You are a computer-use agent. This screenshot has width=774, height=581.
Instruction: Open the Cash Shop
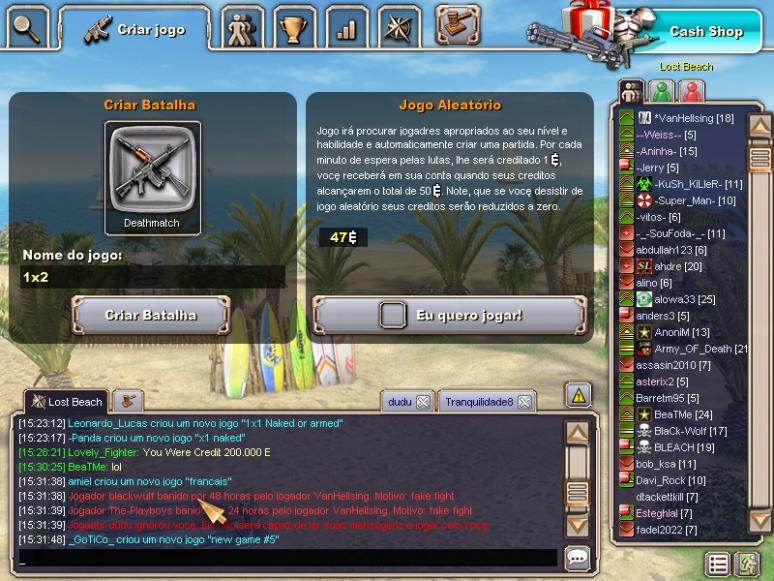tap(705, 31)
